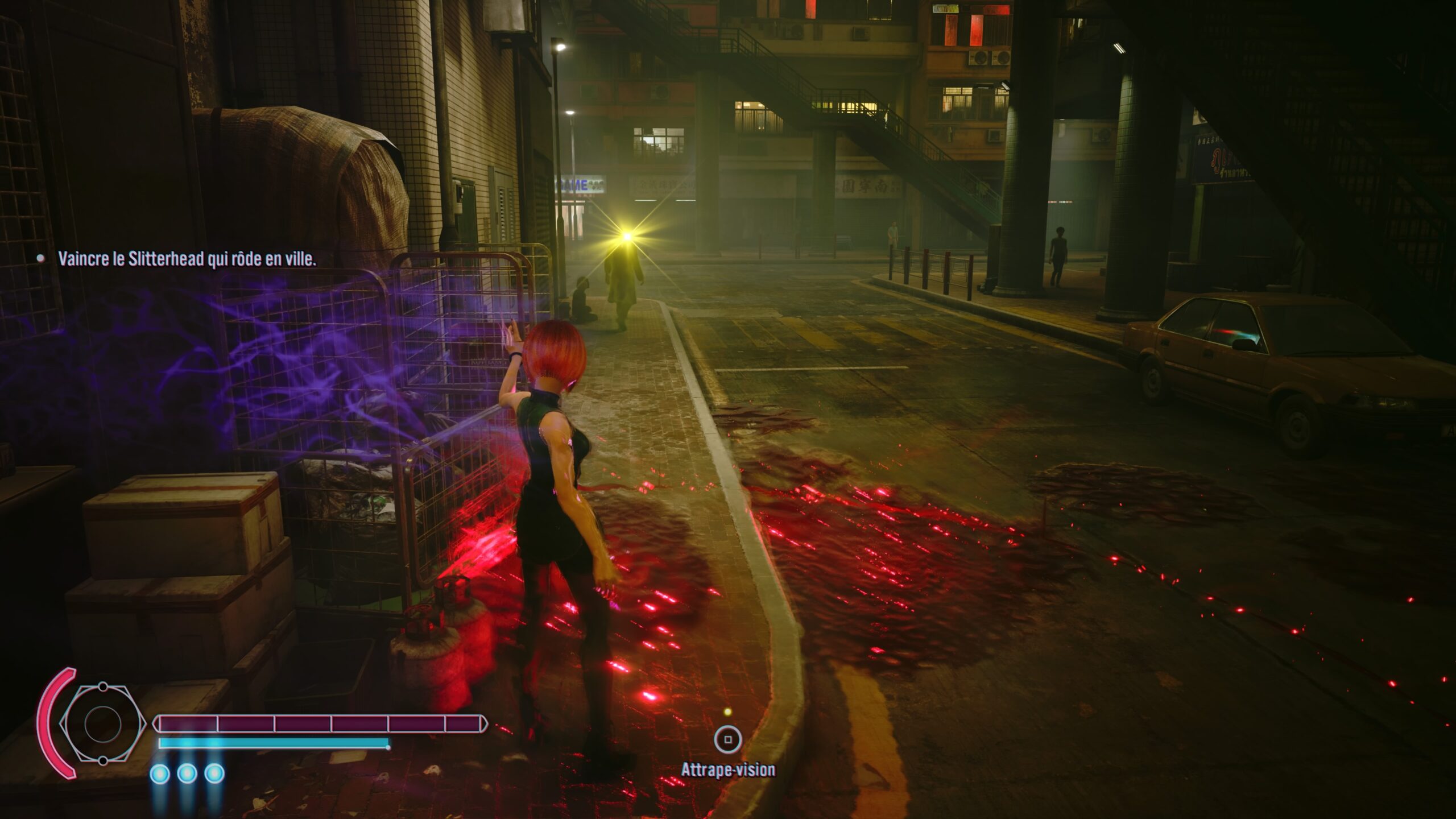The width and height of the screenshot is (1456, 819).
Task: Open the hexagonal skill wheel icon
Action: coord(102,723)
